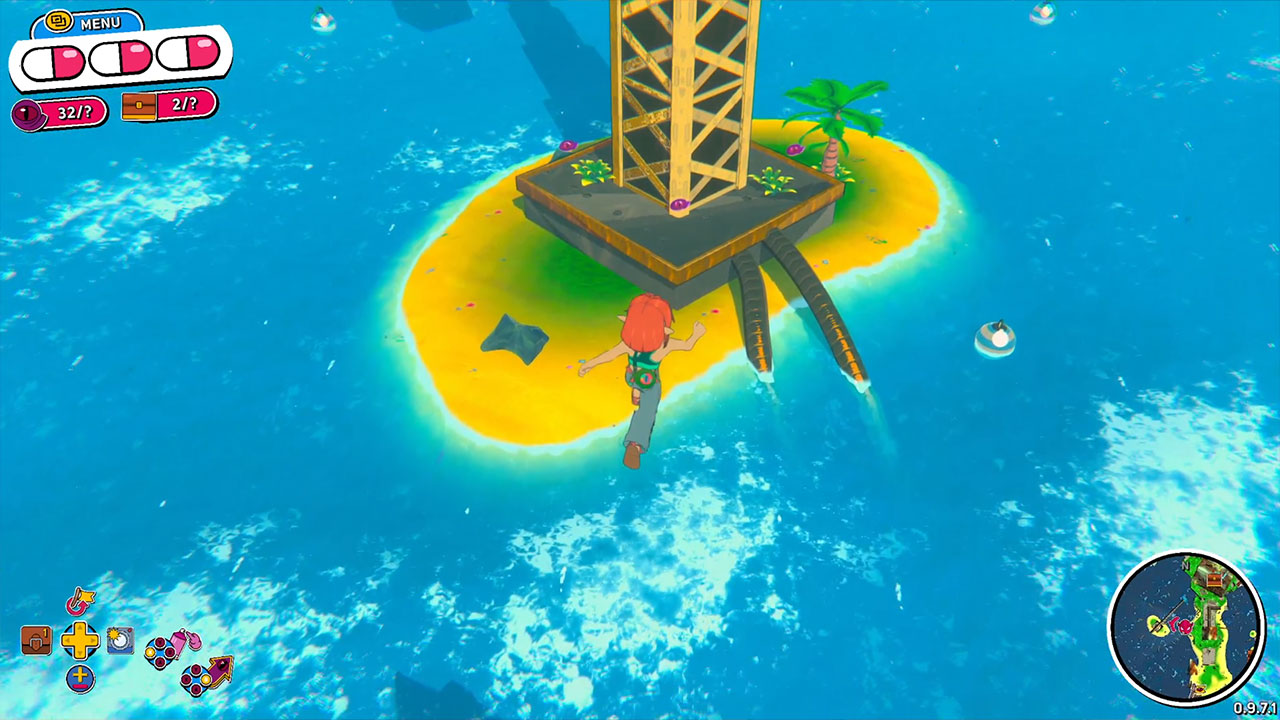Viewport: 1280px width, 720px height.
Task: Open the brown backpack inventory icon
Action: [36, 640]
